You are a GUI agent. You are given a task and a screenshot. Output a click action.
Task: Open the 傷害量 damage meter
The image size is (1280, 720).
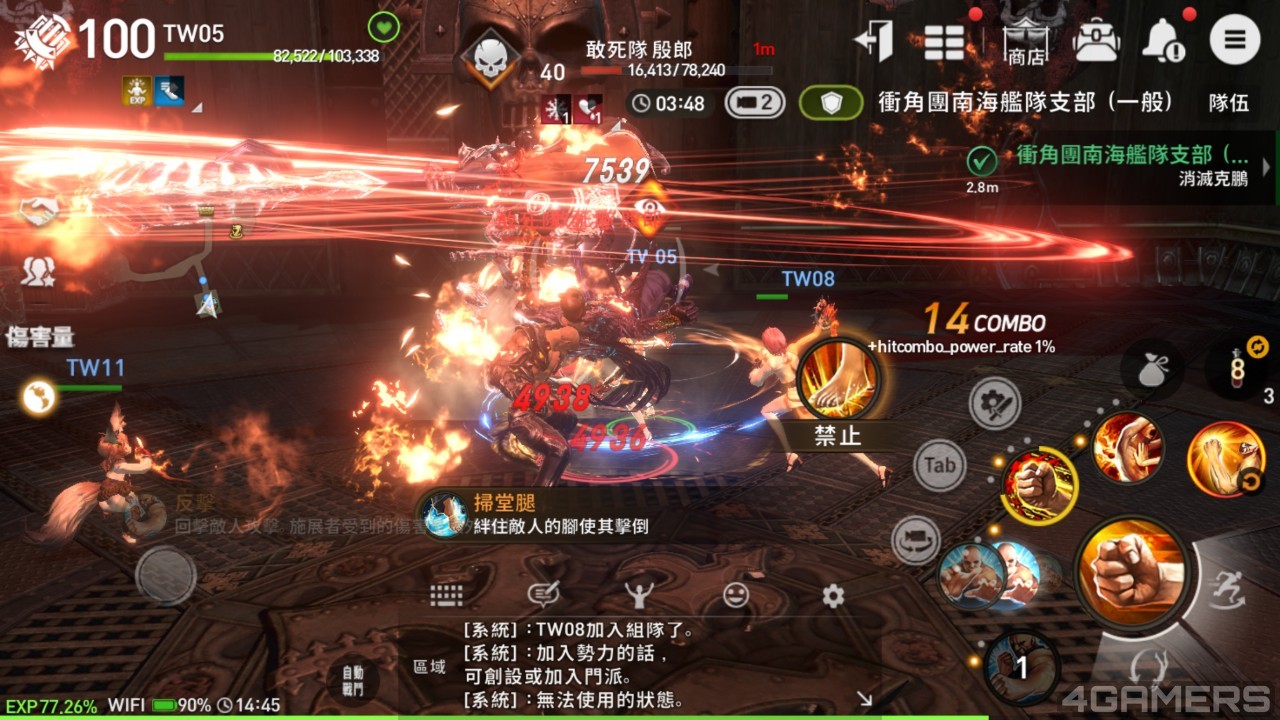[x=40, y=337]
